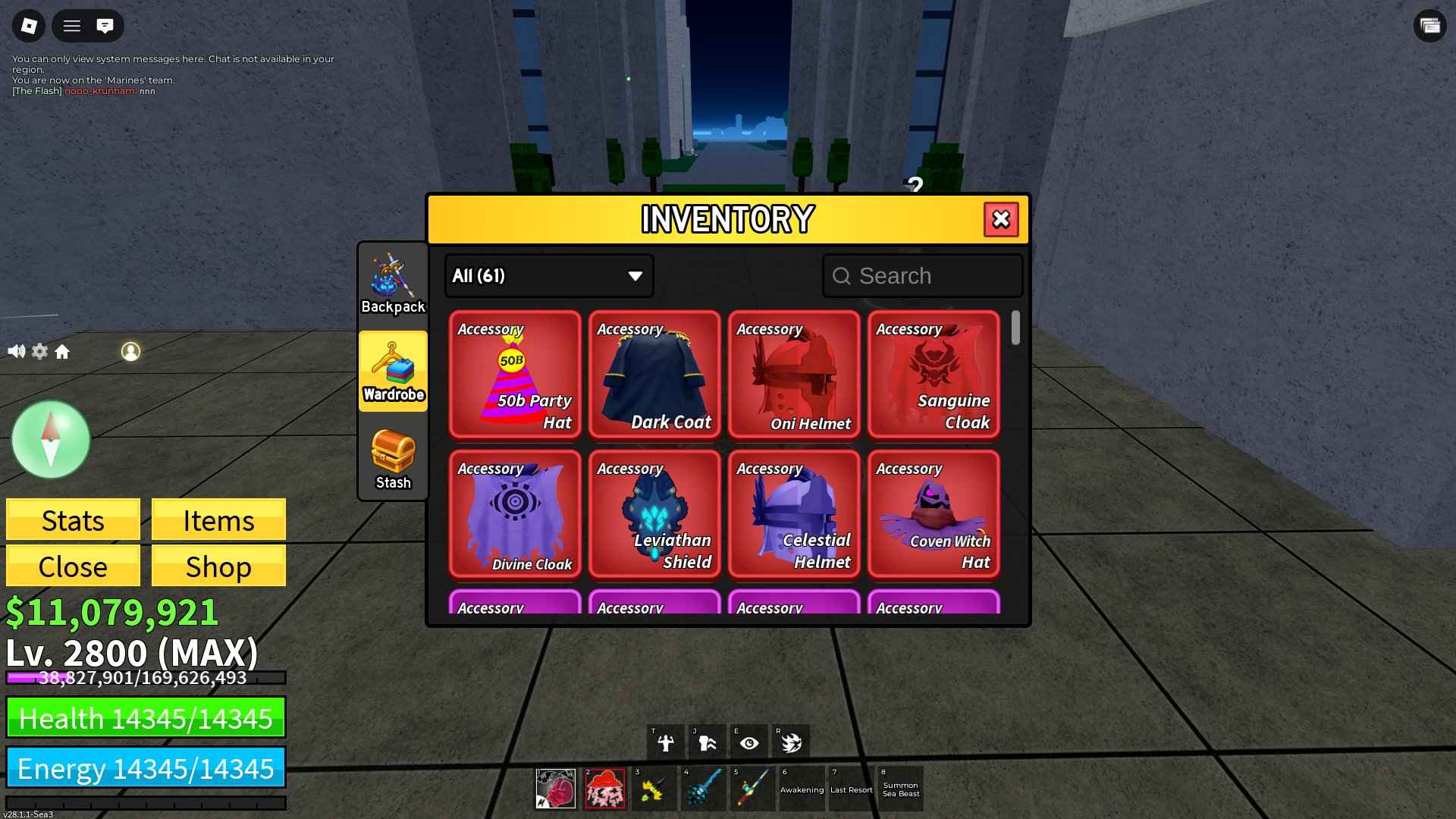Open the avatar profile icon menu

[131, 351]
